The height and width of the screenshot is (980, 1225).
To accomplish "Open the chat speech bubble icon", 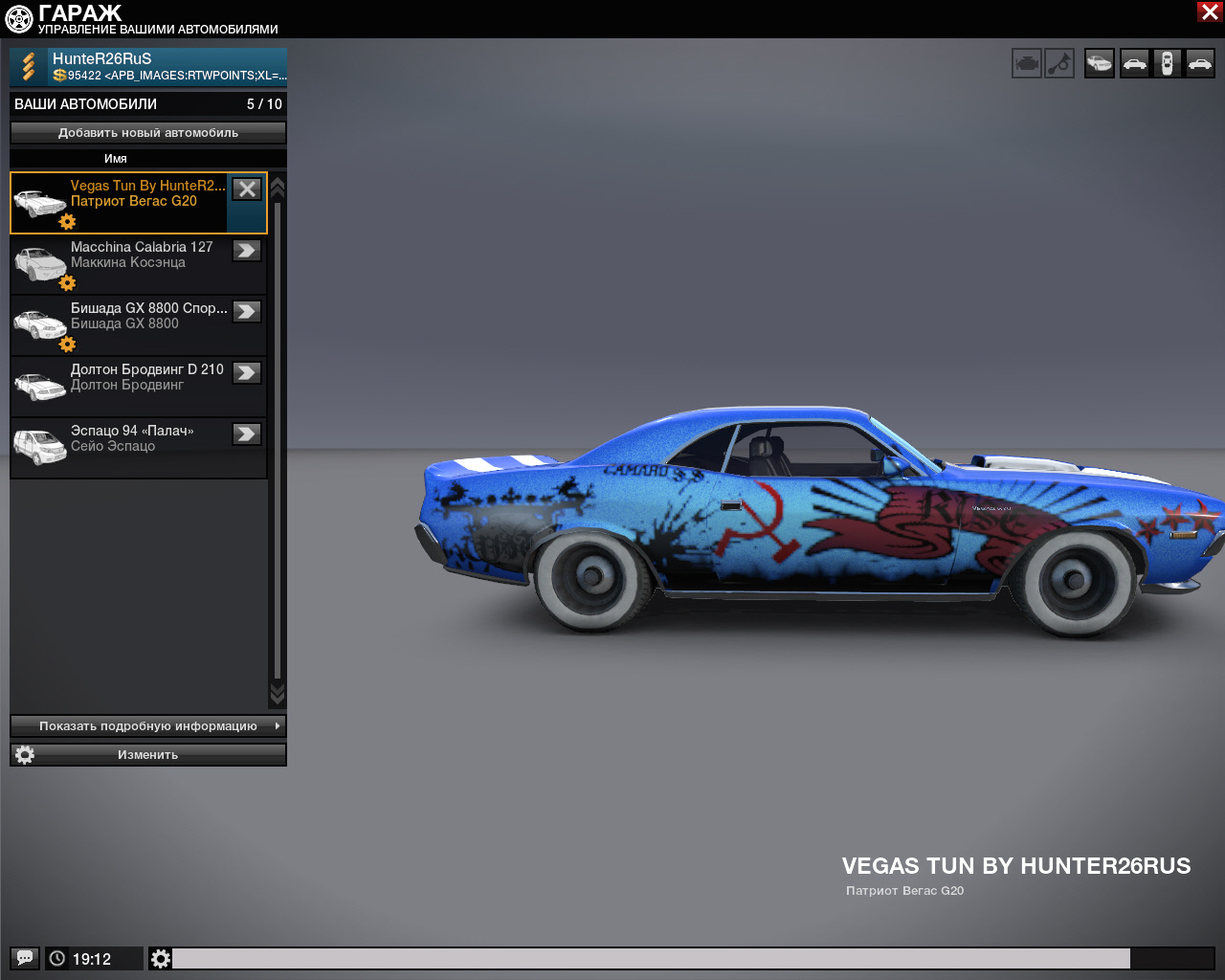I will [x=25, y=958].
